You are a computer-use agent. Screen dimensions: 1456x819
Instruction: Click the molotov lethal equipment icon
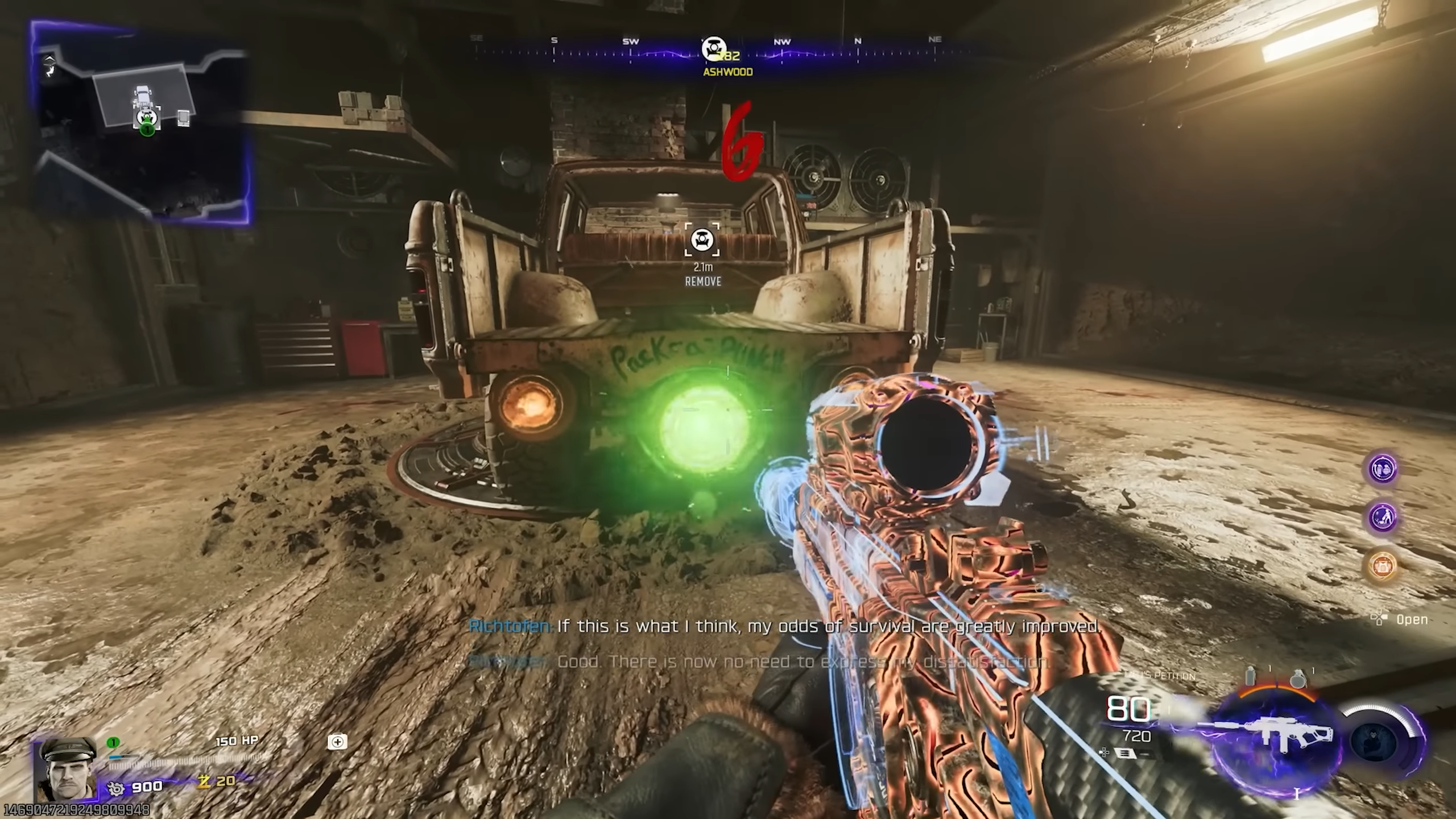(1251, 676)
